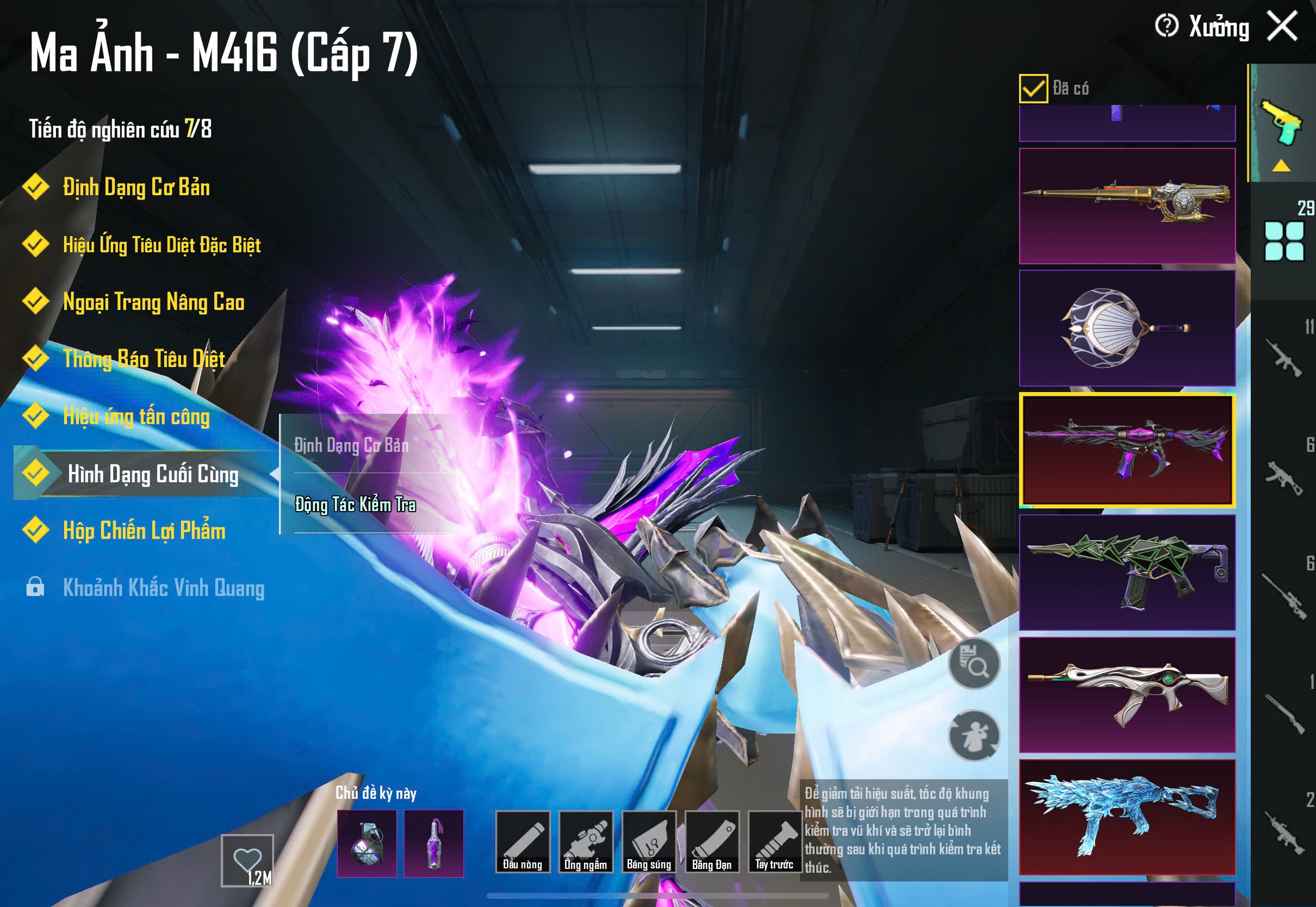Choose Hộp Chiến Lợi Phẩm entry
The width and height of the screenshot is (1316, 907).
(144, 531)
